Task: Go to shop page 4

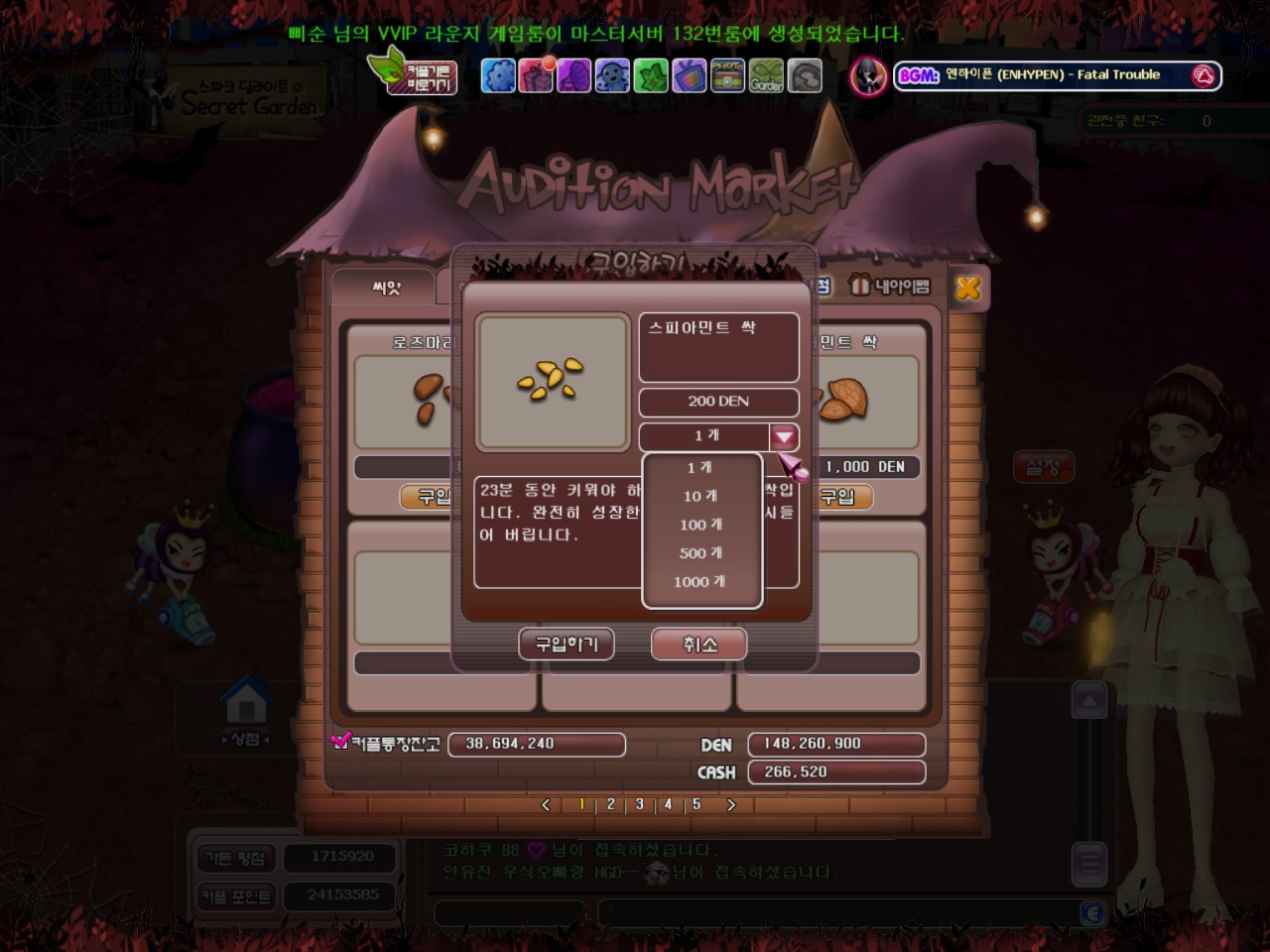Action: tap(668, 804)
